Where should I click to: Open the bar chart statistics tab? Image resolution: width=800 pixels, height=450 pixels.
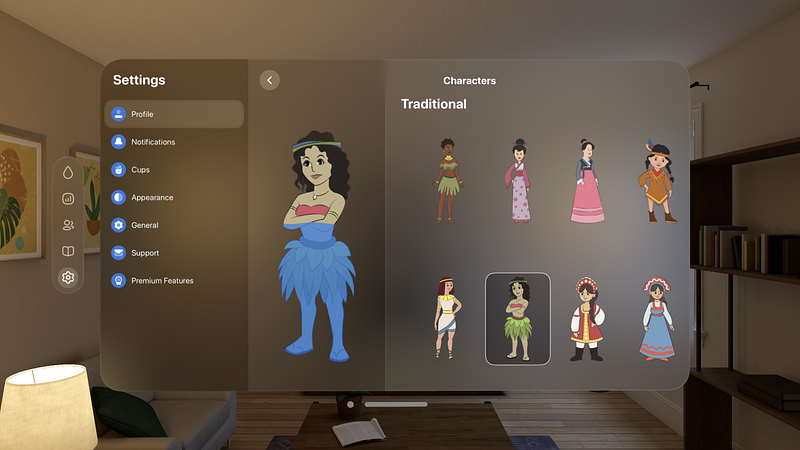tap(68, 198)
